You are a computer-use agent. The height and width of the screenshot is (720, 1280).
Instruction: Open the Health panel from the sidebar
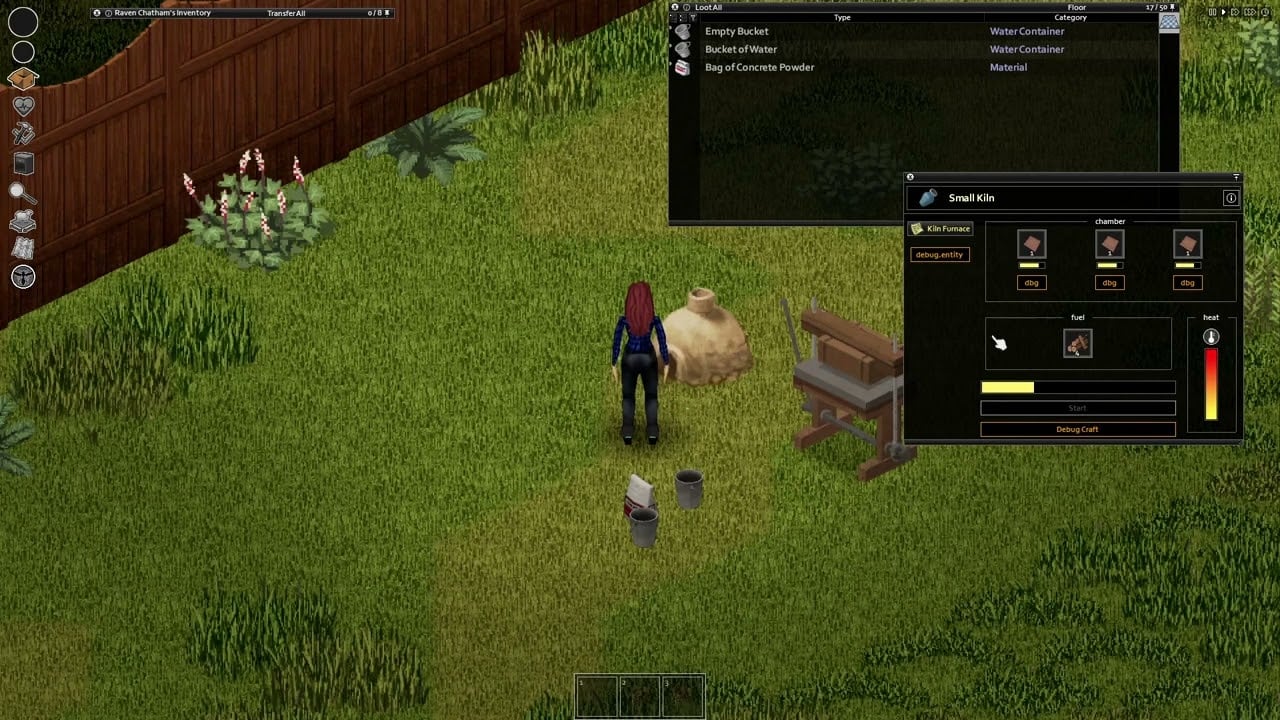23,106
